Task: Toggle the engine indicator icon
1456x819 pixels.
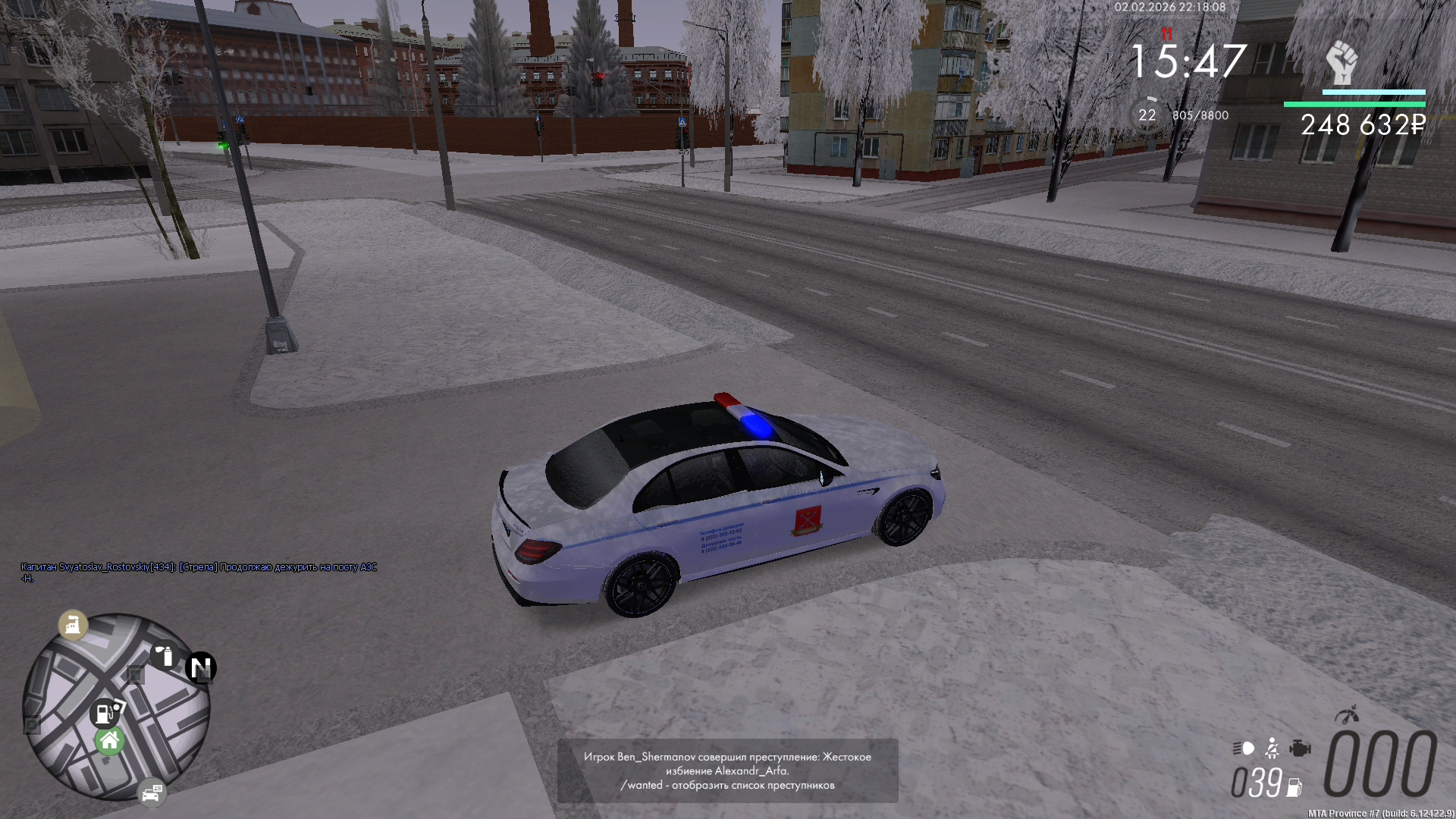Action: pos(1300,748)
